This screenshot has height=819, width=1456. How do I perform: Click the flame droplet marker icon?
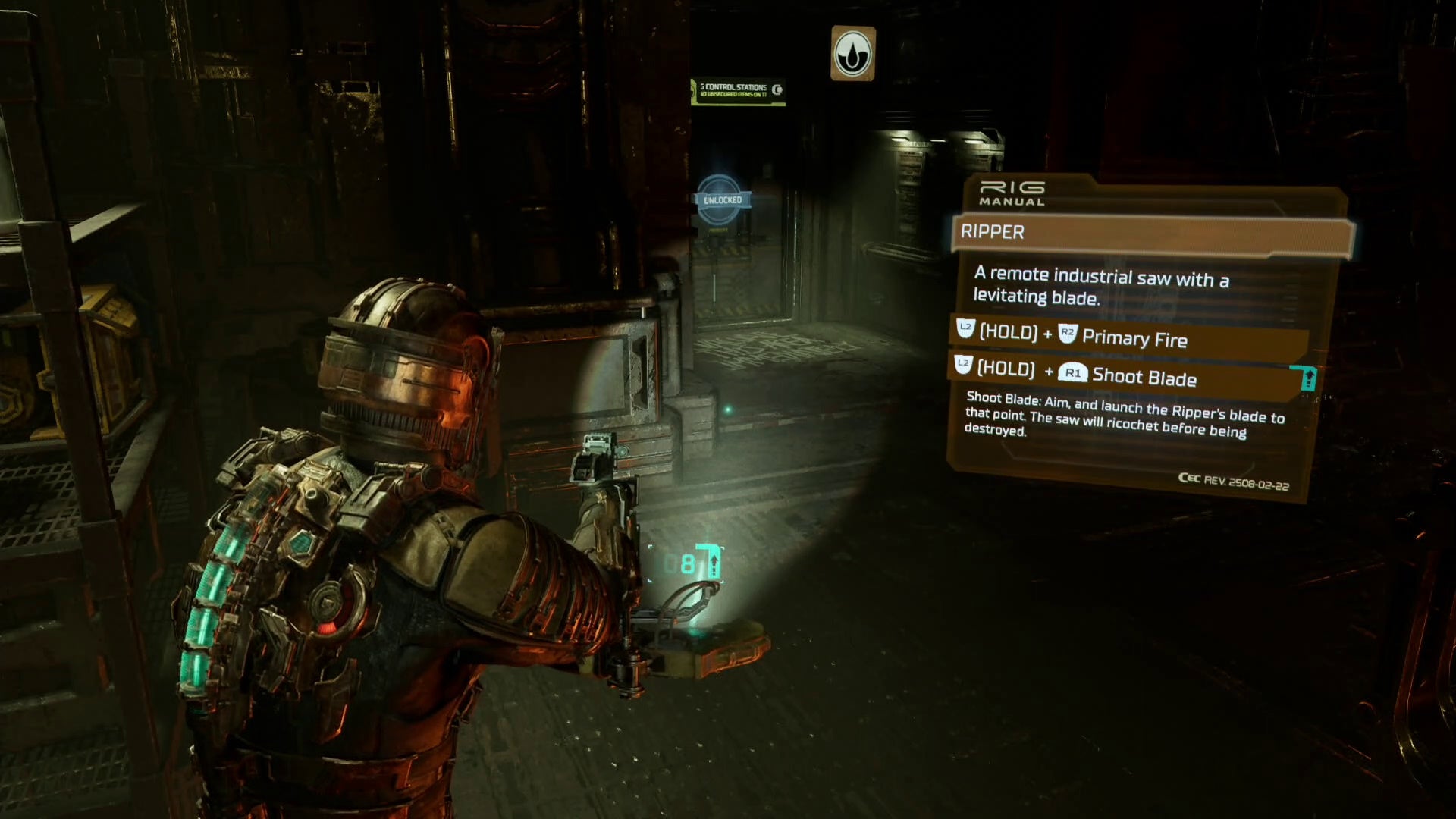853,54
